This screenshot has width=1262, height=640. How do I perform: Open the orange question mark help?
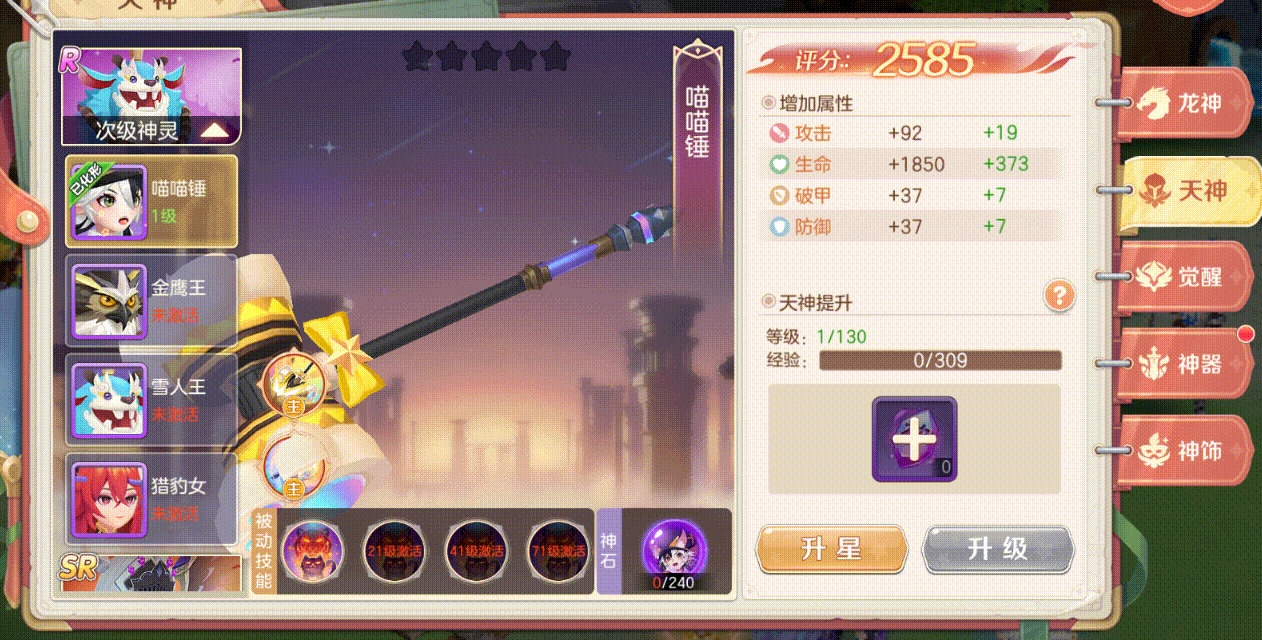1059,295
